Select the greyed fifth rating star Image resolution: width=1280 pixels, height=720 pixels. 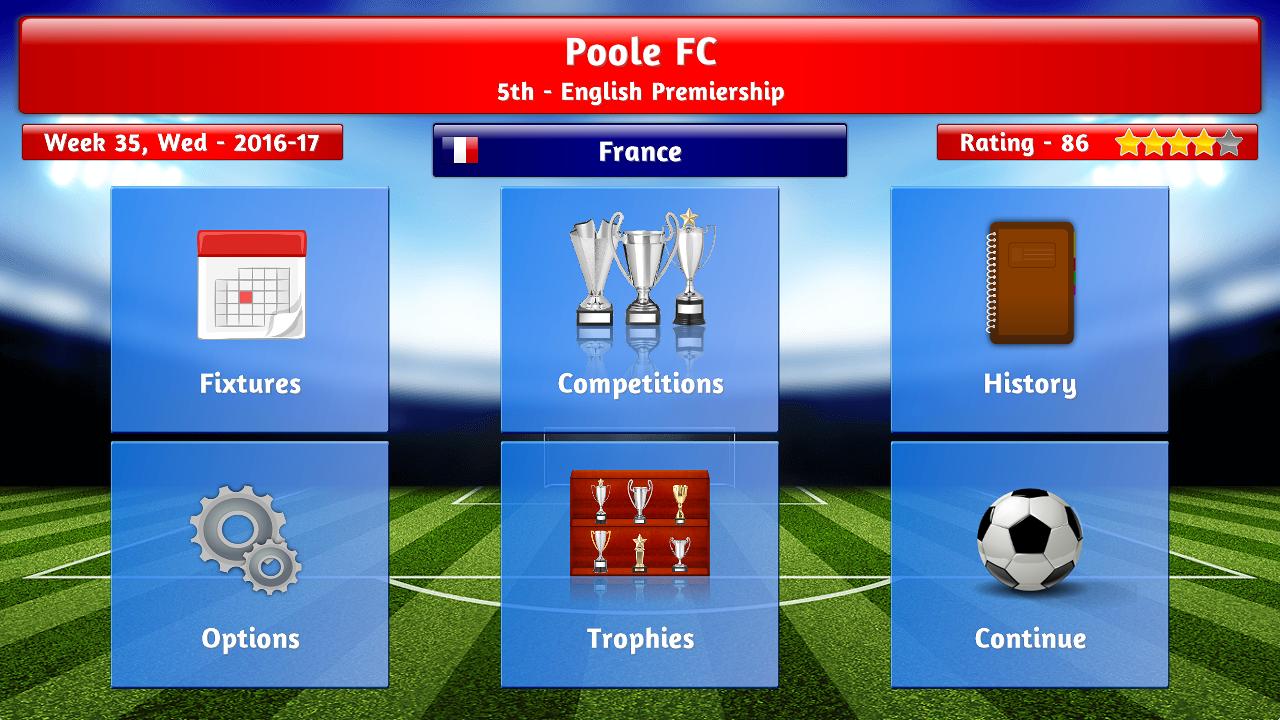coord(1227,143)
